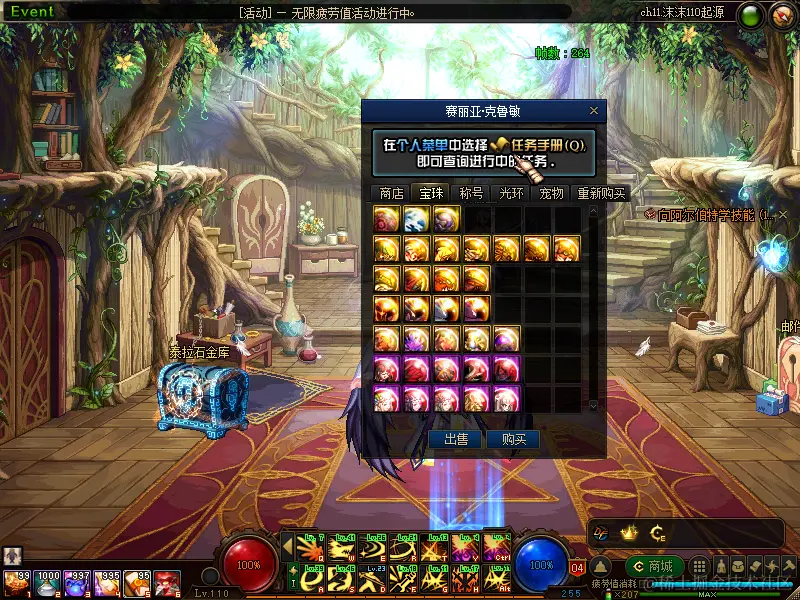Close the 赛丽亚·克鲁敏 shop window
Viewport: 800px width, 600px height.
click(593, 111)
